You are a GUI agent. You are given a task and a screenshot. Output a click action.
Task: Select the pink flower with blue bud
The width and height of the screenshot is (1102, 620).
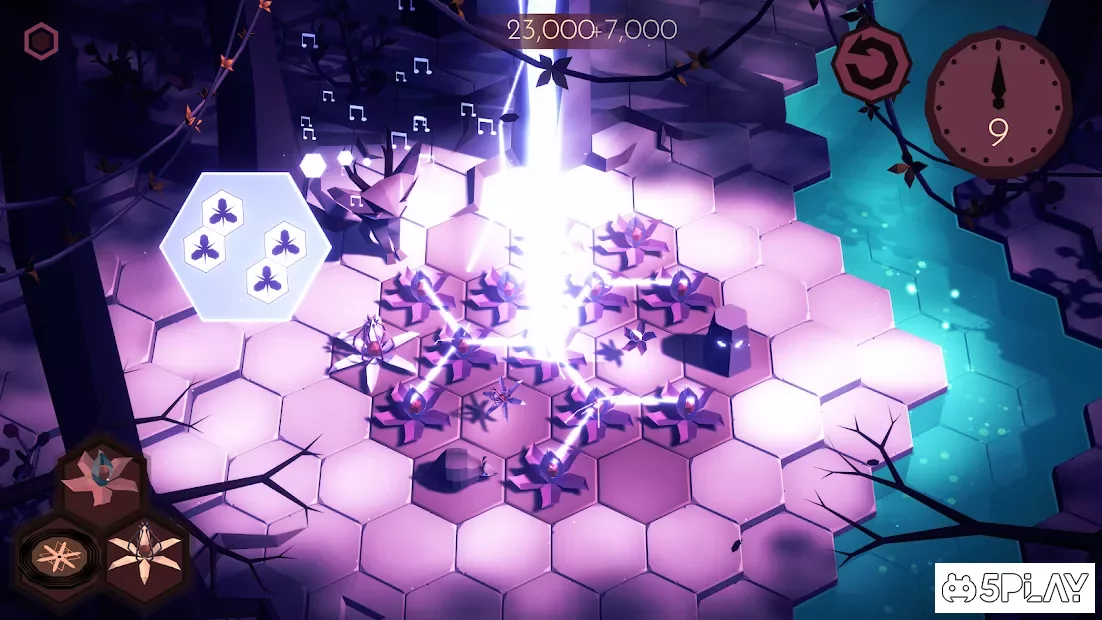coord(100,478)
